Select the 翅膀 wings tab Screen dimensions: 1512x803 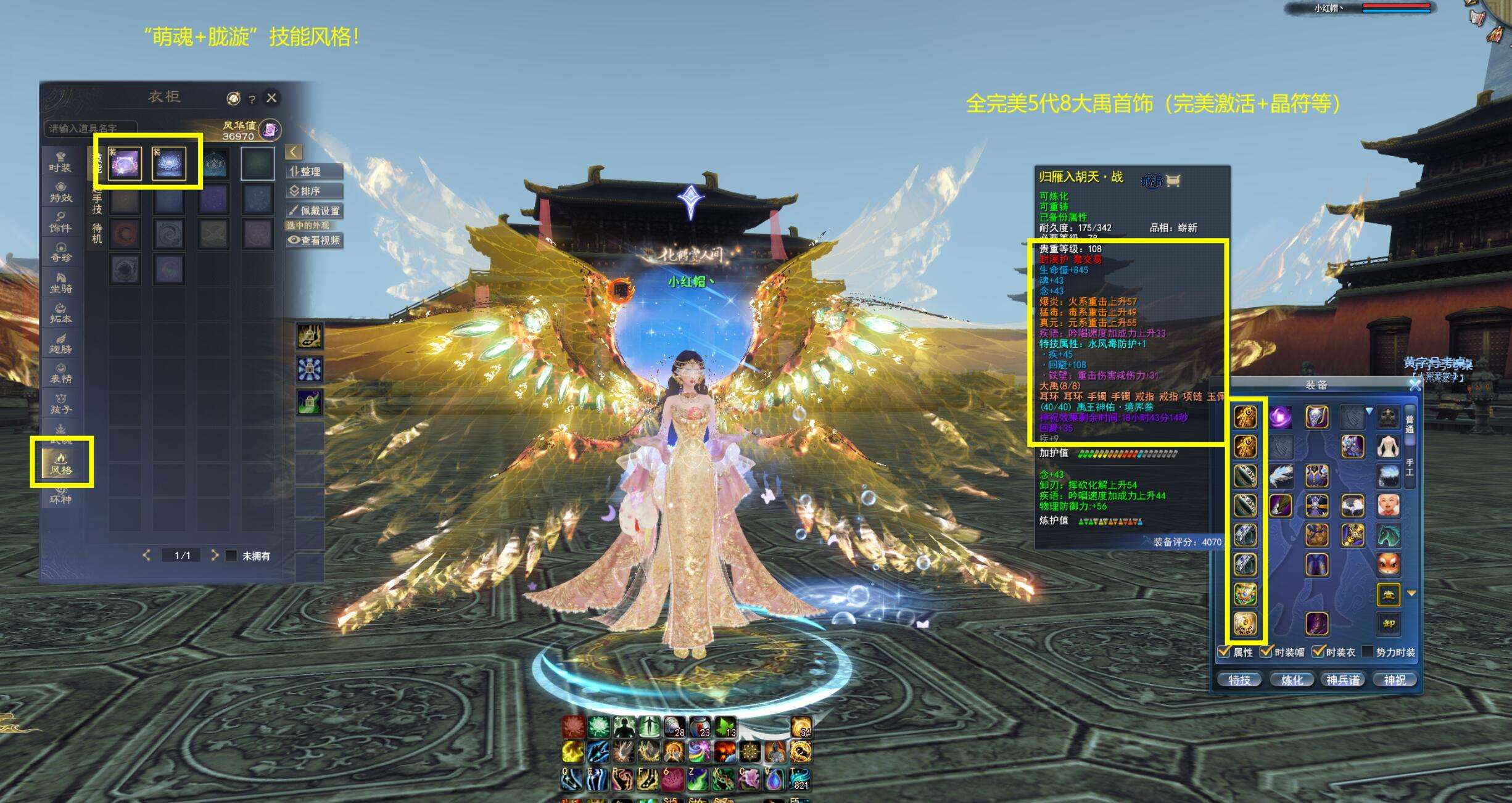(x=60, y=344)
